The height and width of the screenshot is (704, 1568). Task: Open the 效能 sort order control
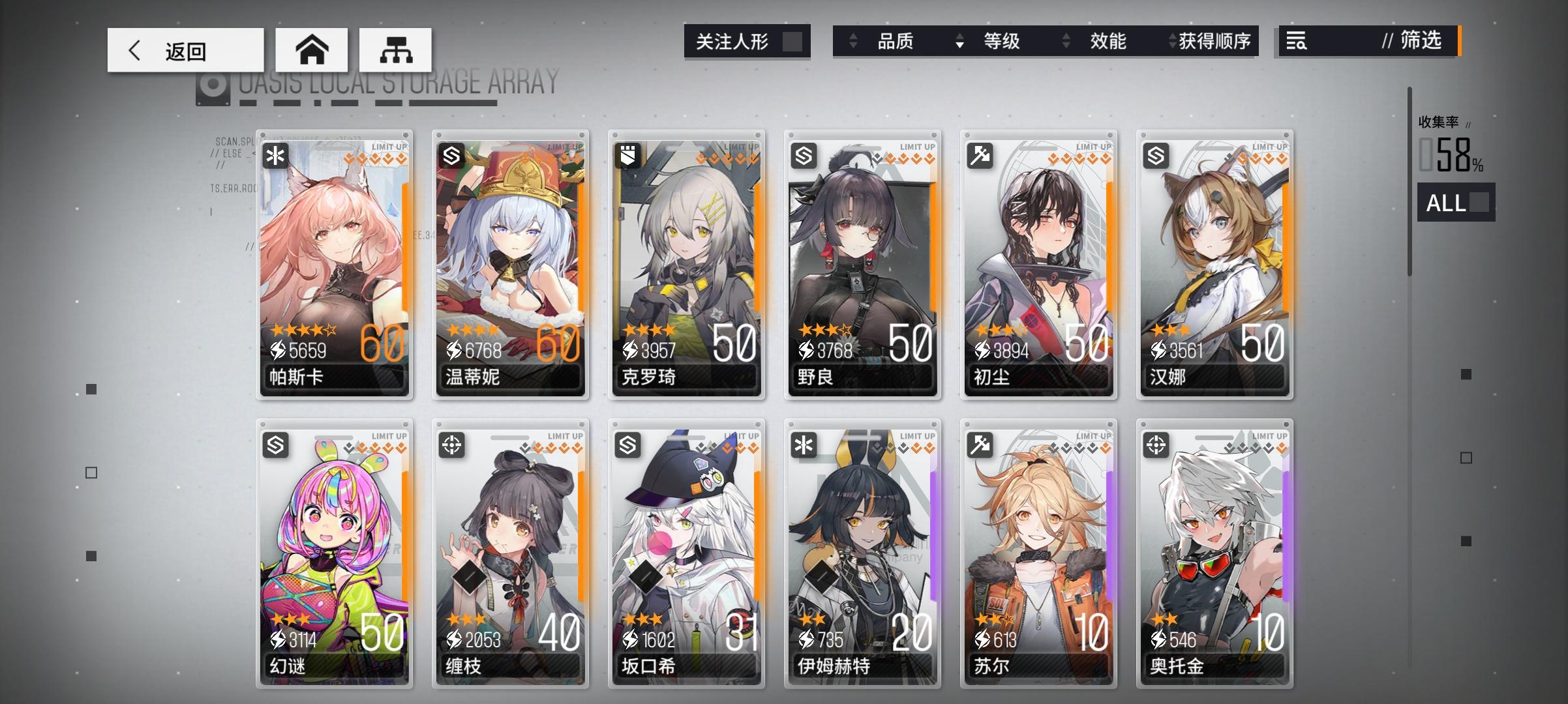click(x=1066, y=41)
